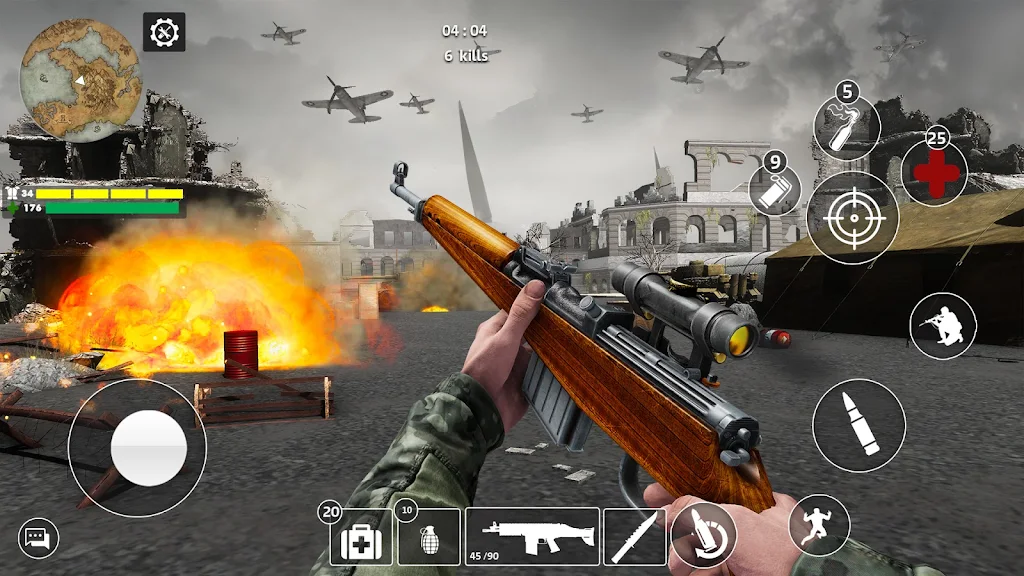Switch to the combat knife slot
The width and height of the screenshot is (1024, 576).
(635, 537)
